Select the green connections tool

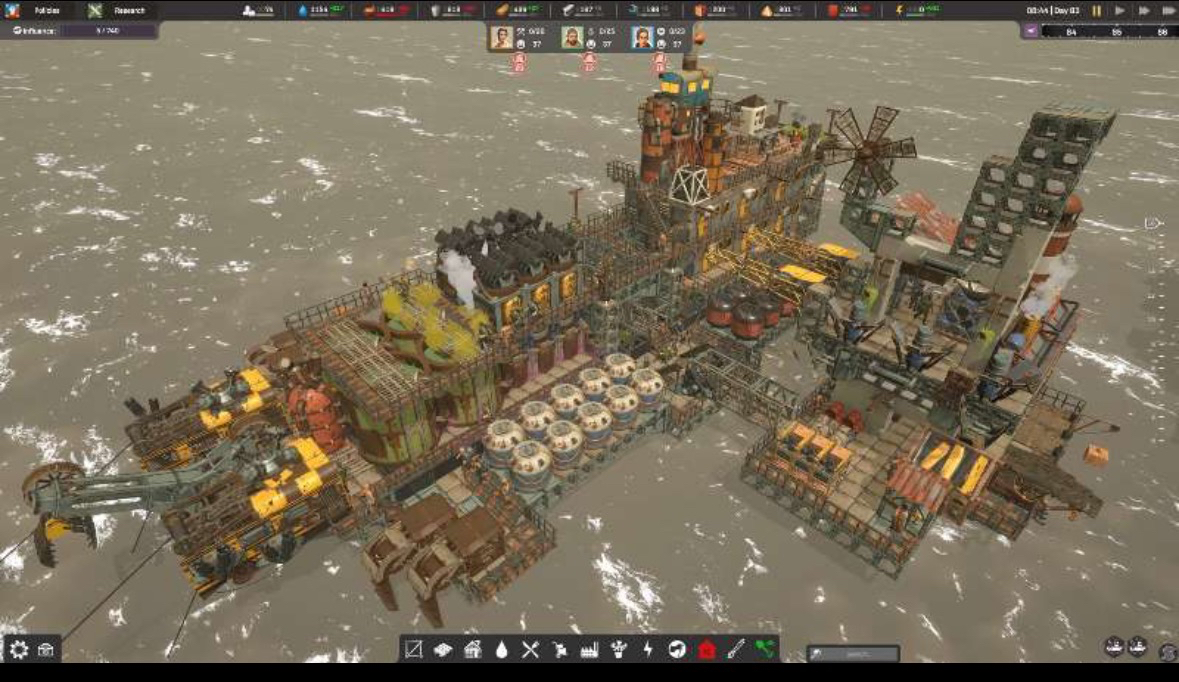click(765, 649)
